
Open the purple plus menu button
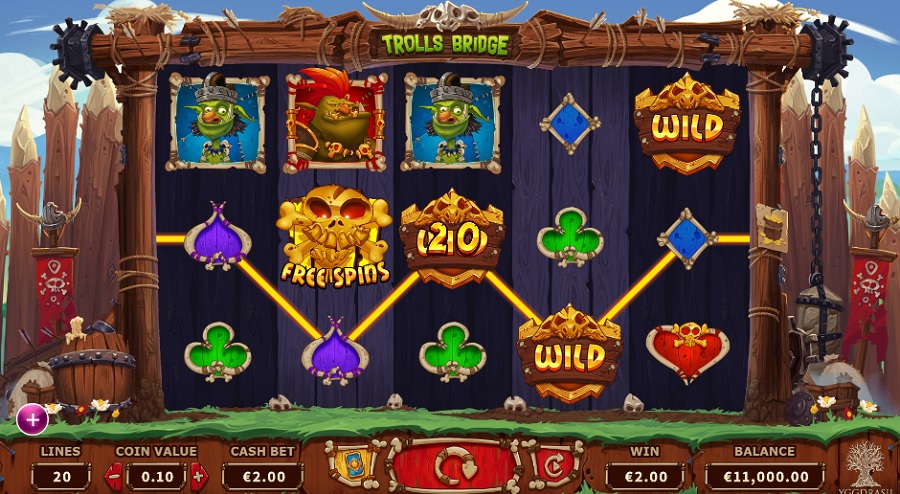click(32, 419)
